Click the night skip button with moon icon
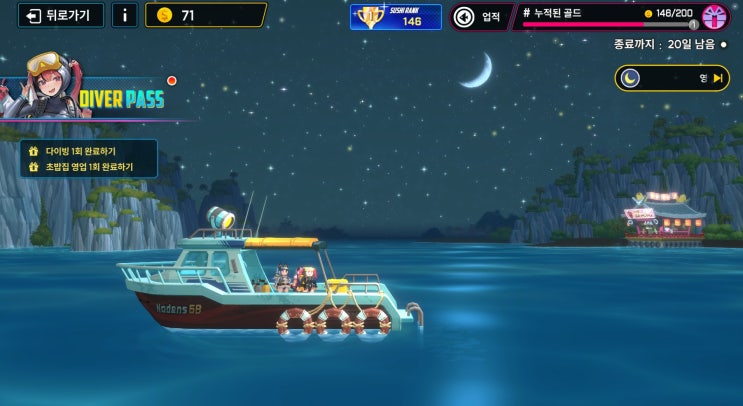Screen dimensions: 743x406 coord(671,78)
